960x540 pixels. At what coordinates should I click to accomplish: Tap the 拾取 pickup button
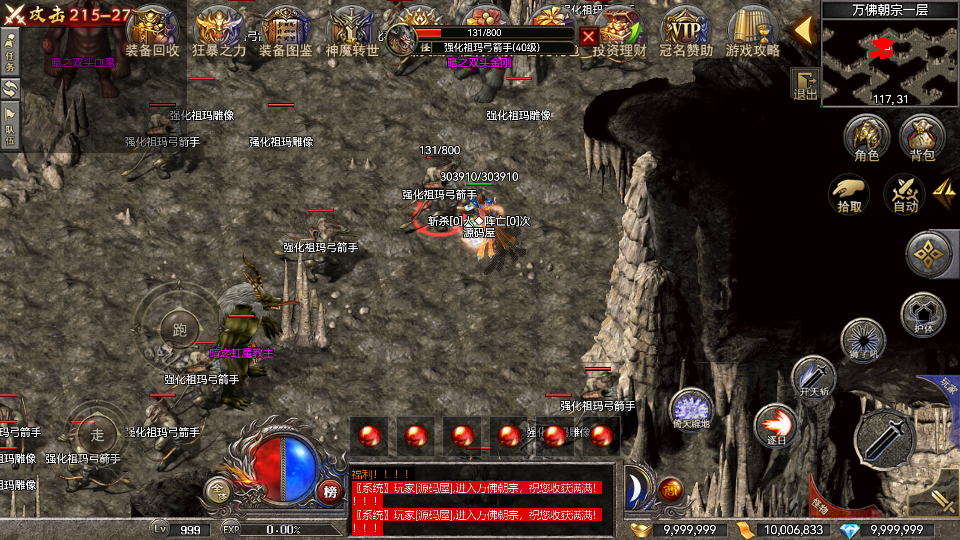point(850,194)
